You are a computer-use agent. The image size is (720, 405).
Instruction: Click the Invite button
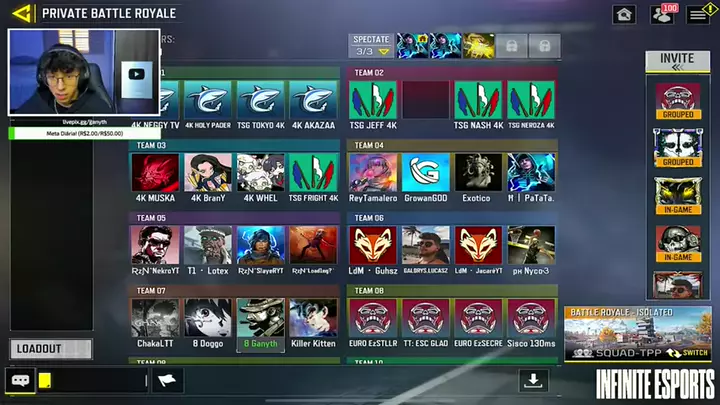pyautogui.click(x=677, y=61)
